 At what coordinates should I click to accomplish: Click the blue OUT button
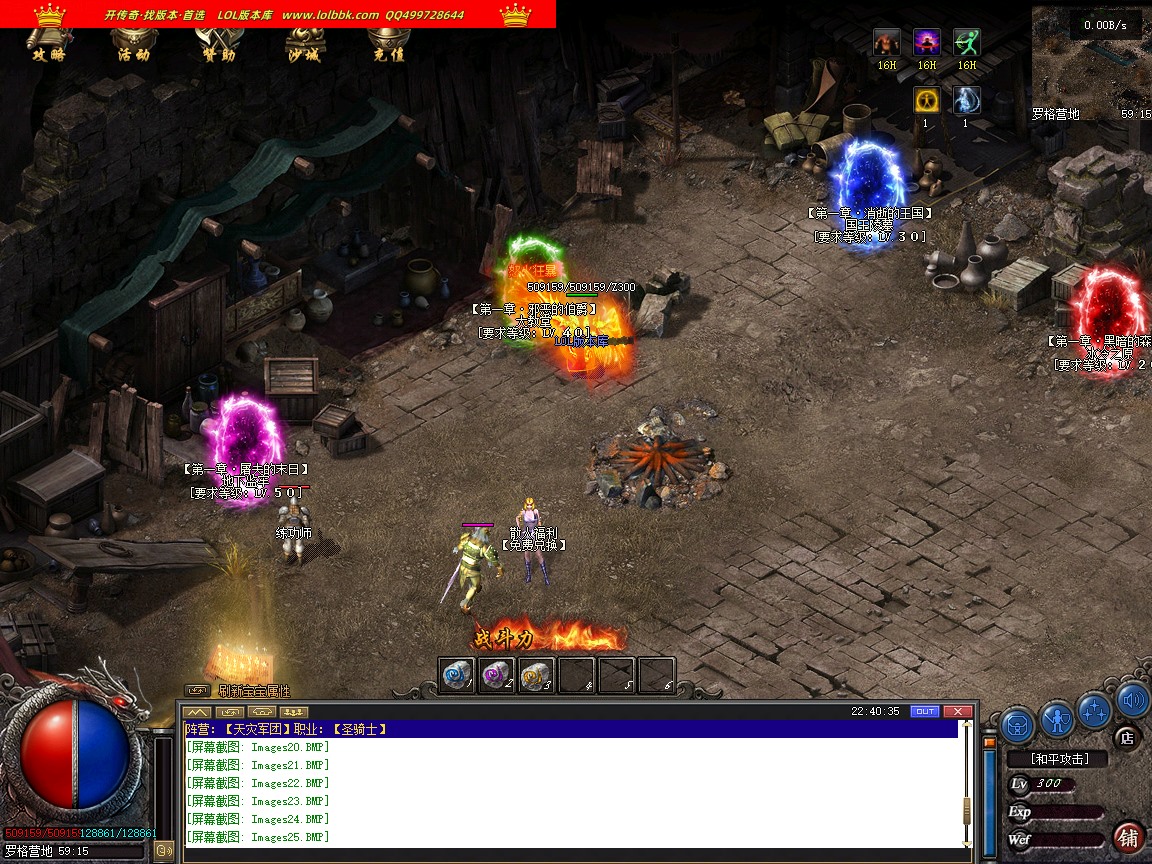(925, 711)
